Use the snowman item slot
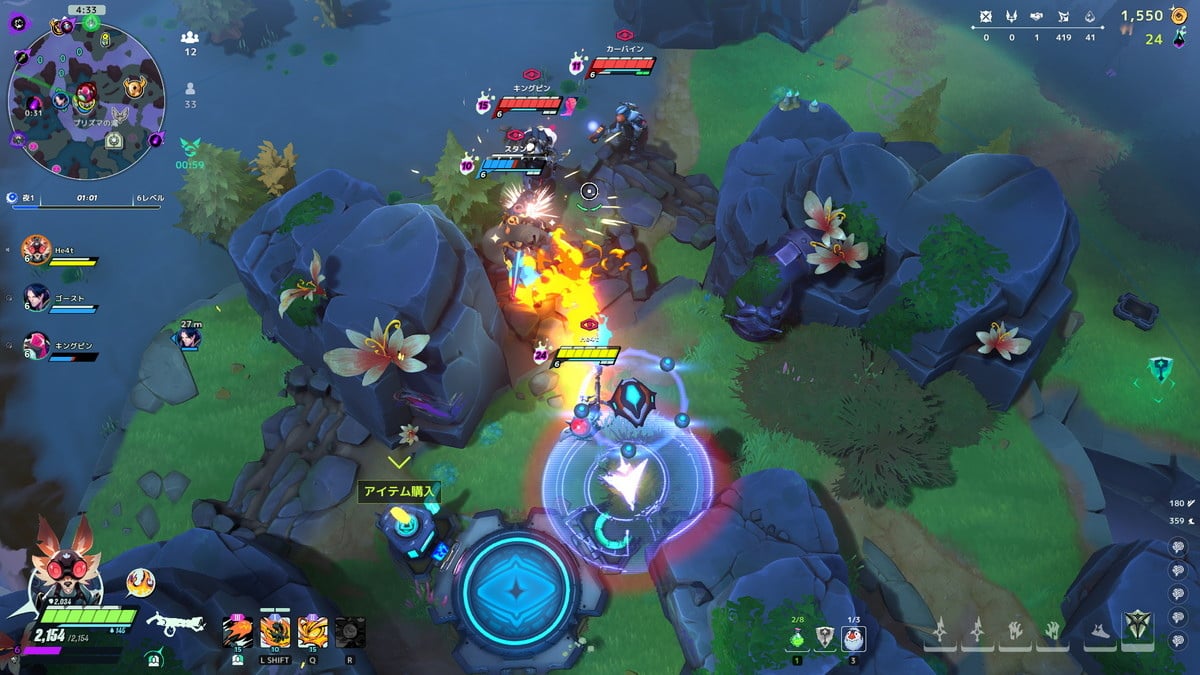The width and height of the screenshot is (1200, 675). 853,637
